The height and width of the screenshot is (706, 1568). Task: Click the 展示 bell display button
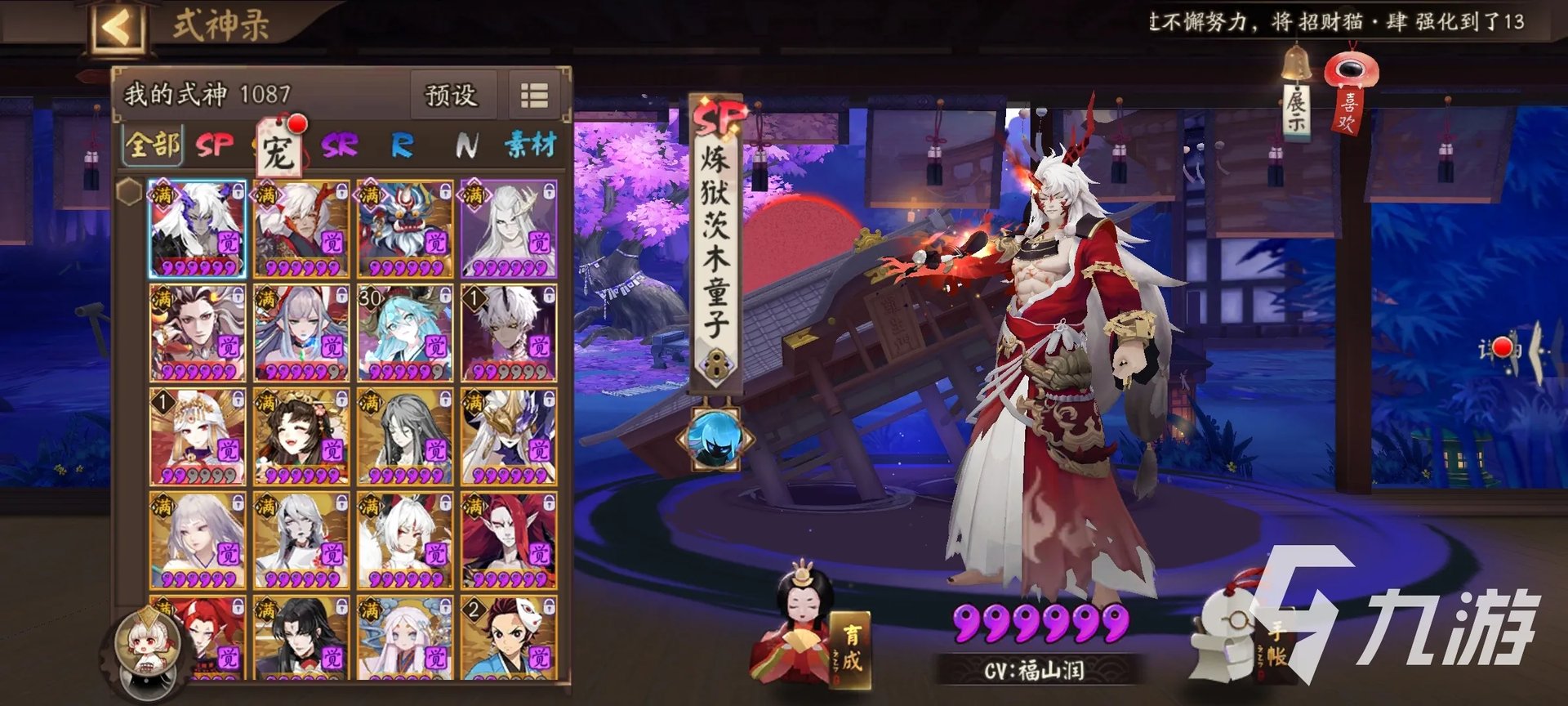pos(1296,96)
